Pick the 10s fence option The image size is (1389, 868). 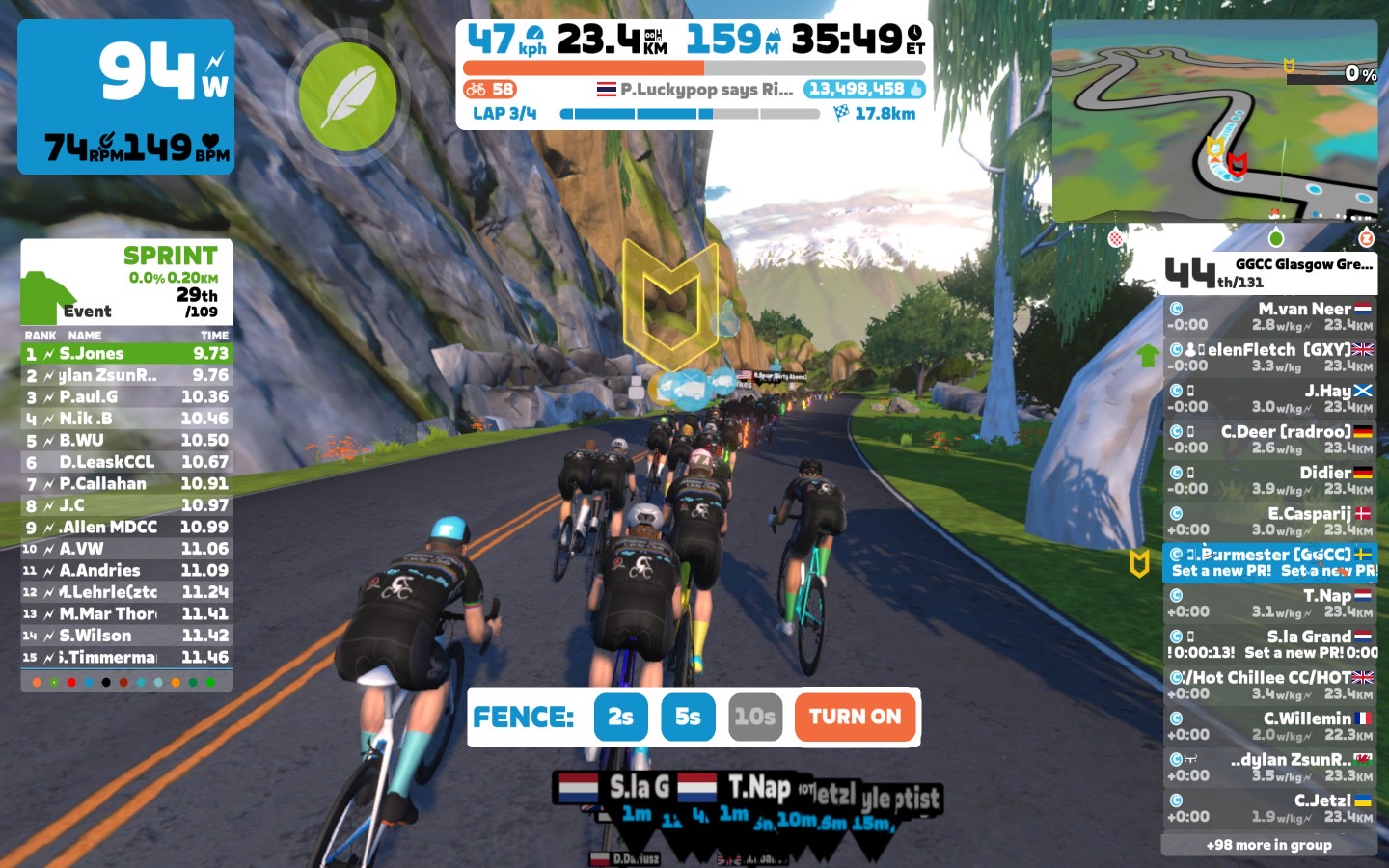coord(755,717)
